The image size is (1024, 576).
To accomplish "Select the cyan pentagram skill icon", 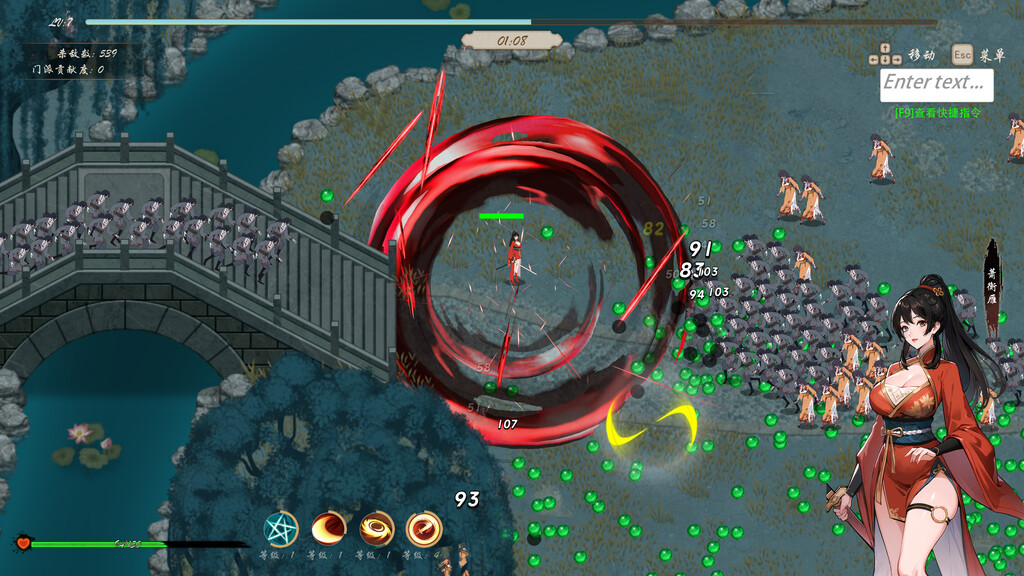I will tap(281, 529).
